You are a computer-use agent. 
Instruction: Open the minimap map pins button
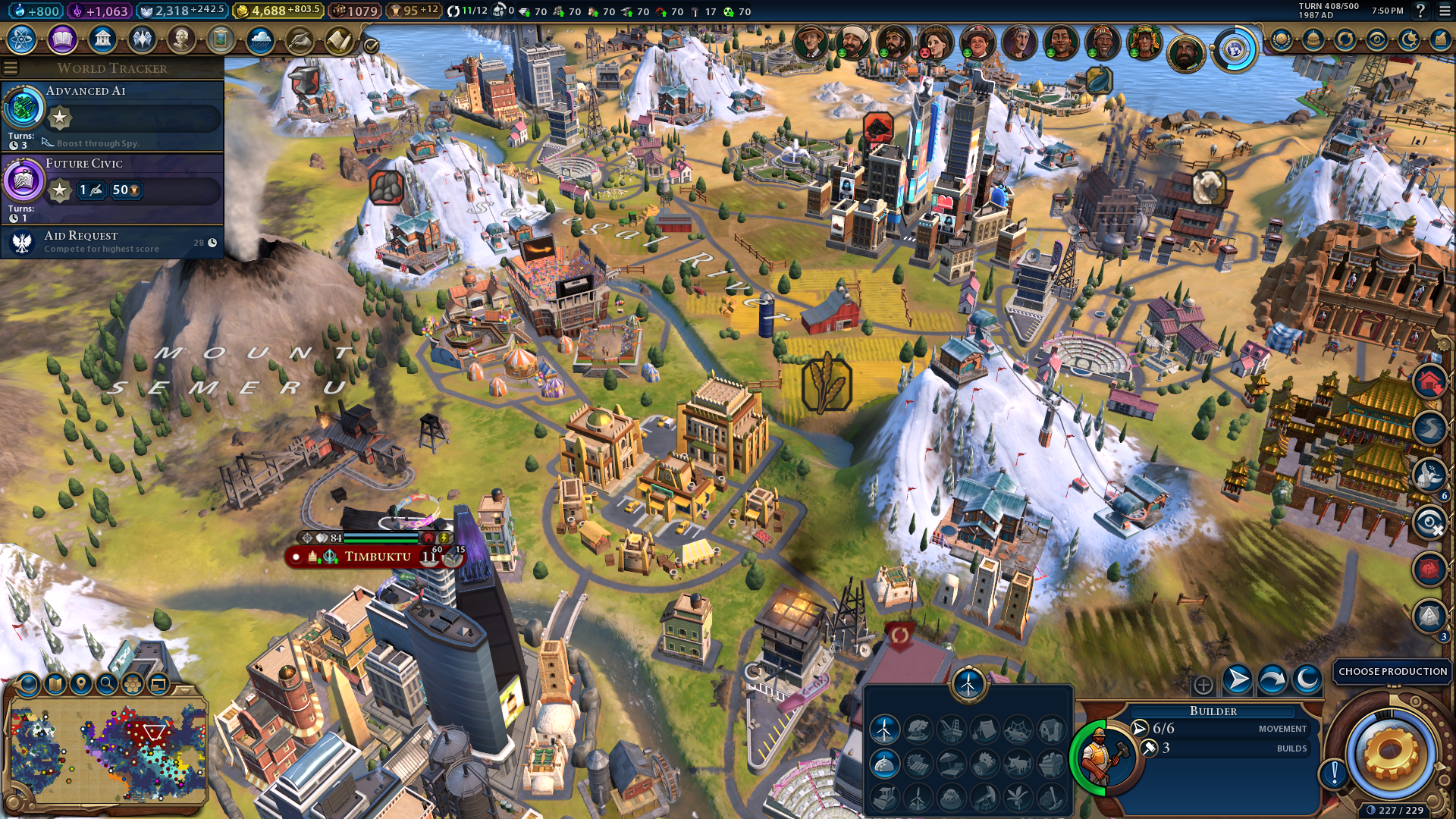point(81,684)
